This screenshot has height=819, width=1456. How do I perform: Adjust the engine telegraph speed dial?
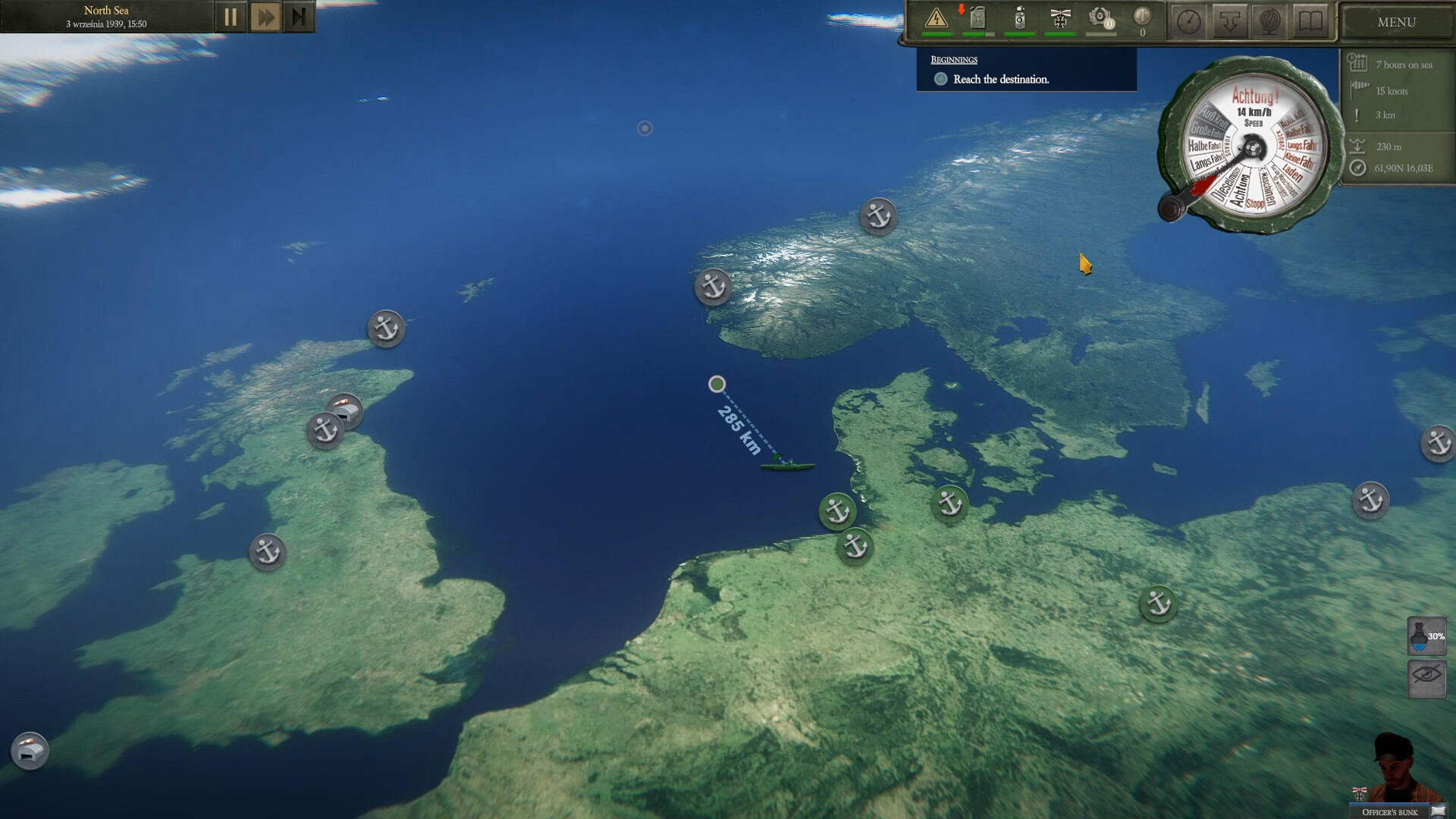pyautogui.click(x=1251, y=148)
